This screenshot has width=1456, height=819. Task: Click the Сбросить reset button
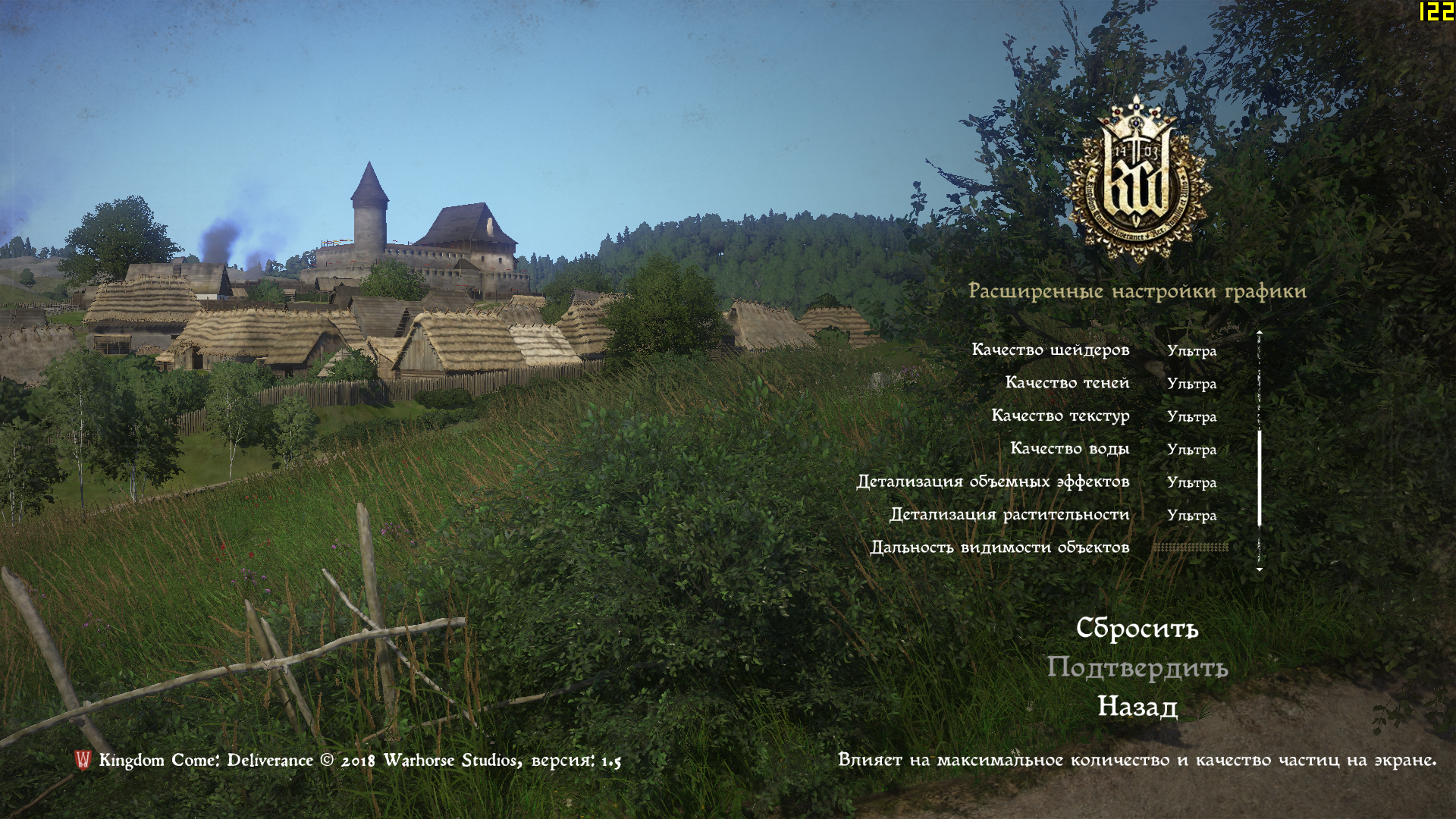point(1137,628)
